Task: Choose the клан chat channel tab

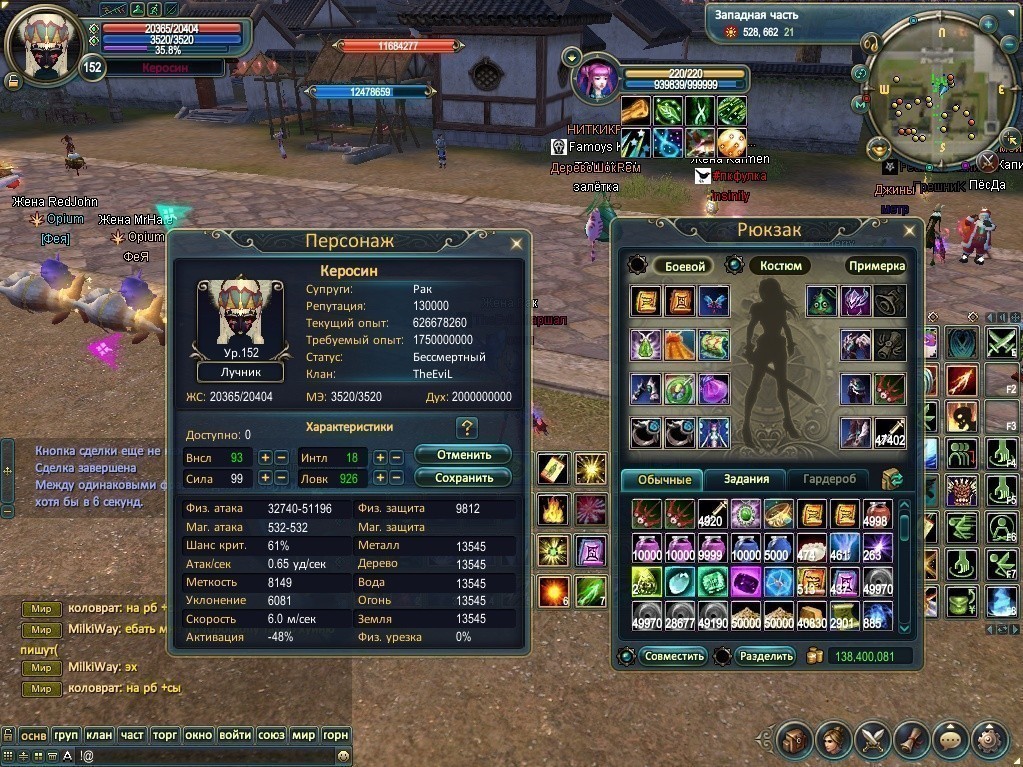Action: (x=99, y=735)
